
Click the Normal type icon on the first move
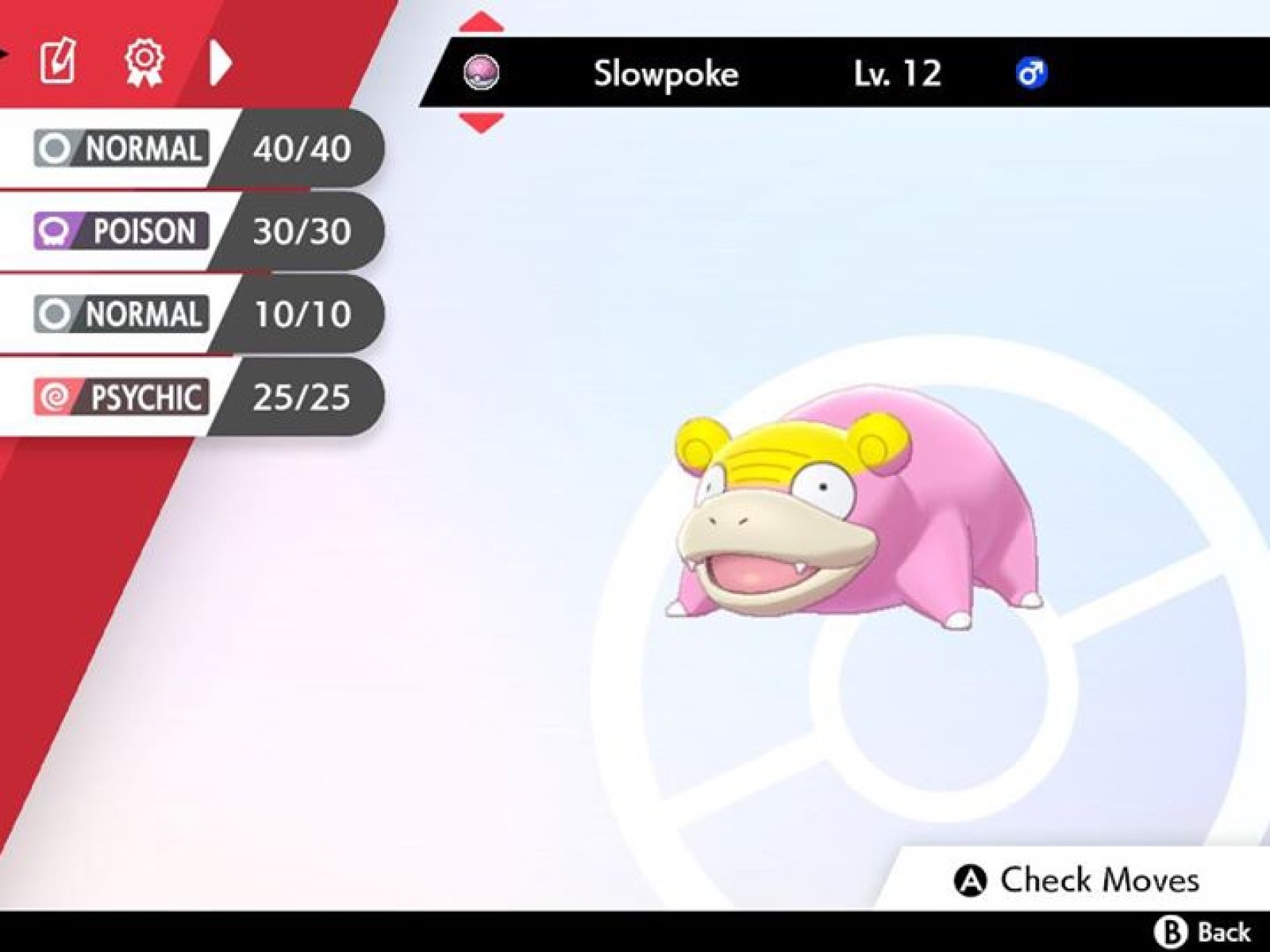tap(54, 146)
